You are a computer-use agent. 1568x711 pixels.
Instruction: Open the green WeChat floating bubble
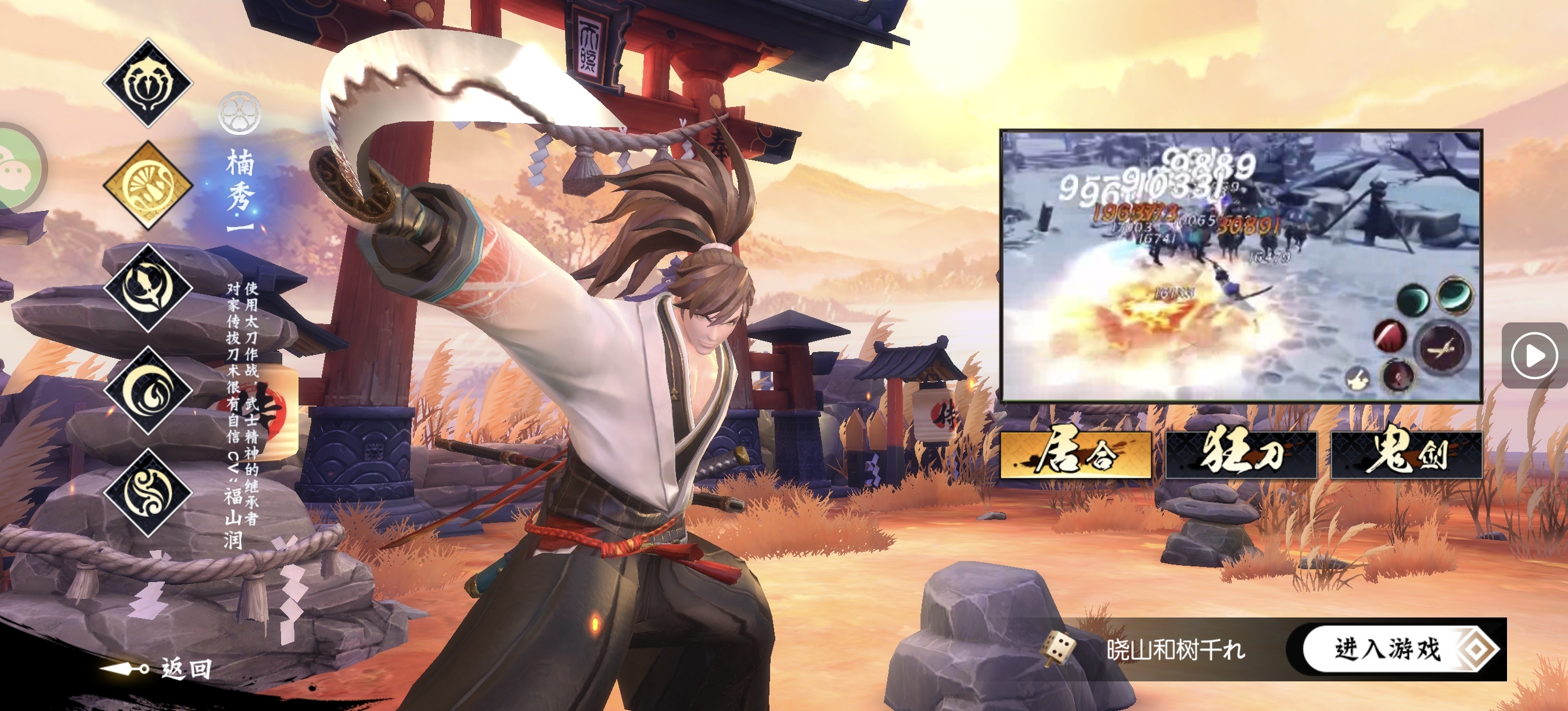[17, 166]
